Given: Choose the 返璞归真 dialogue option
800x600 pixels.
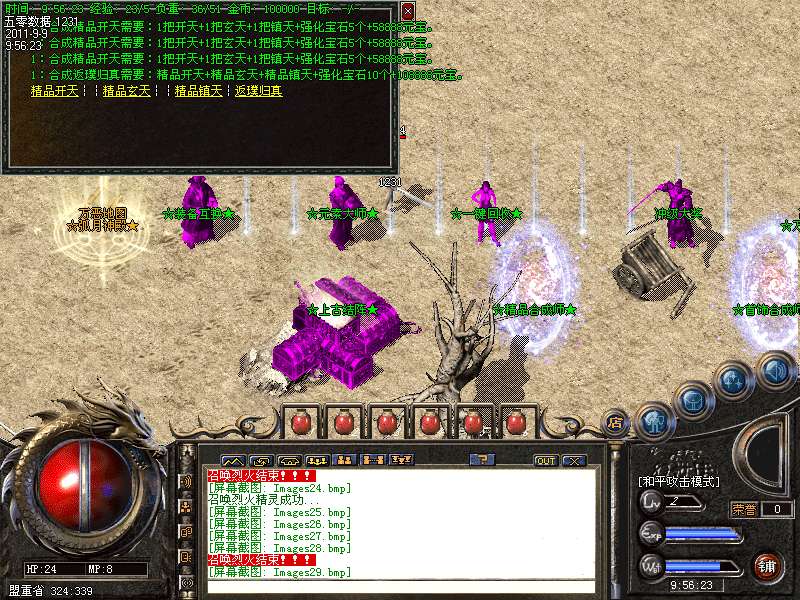Looking at the screenshot, I should coord(258,91).
